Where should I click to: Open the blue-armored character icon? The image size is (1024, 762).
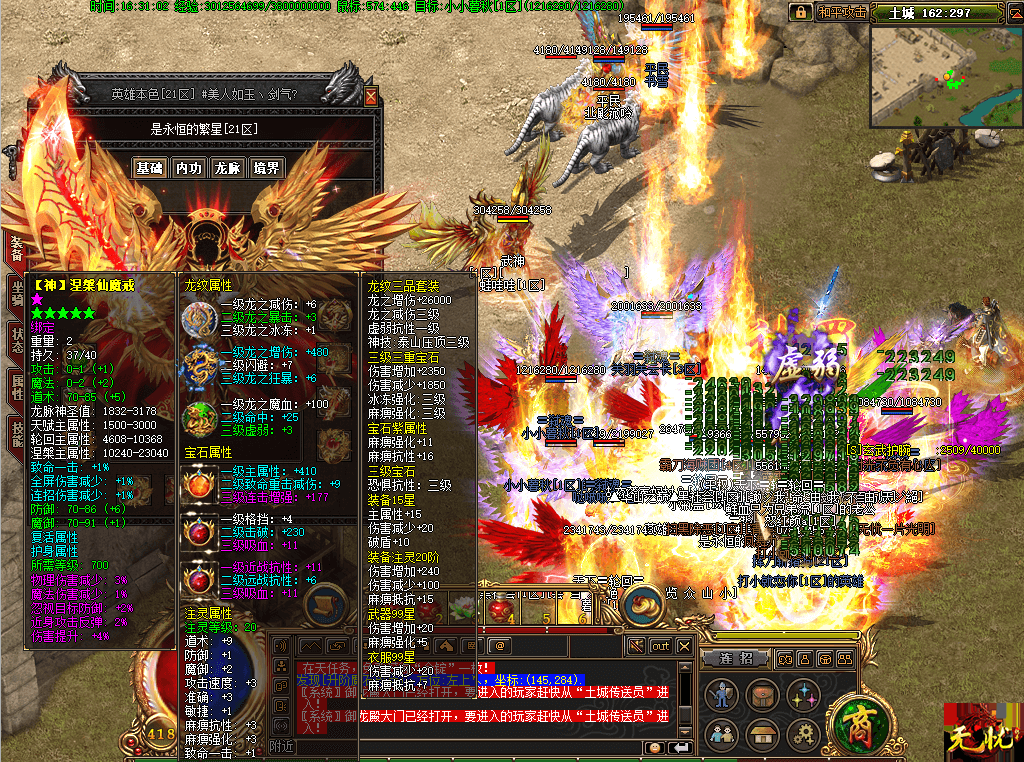coord(720,693)
